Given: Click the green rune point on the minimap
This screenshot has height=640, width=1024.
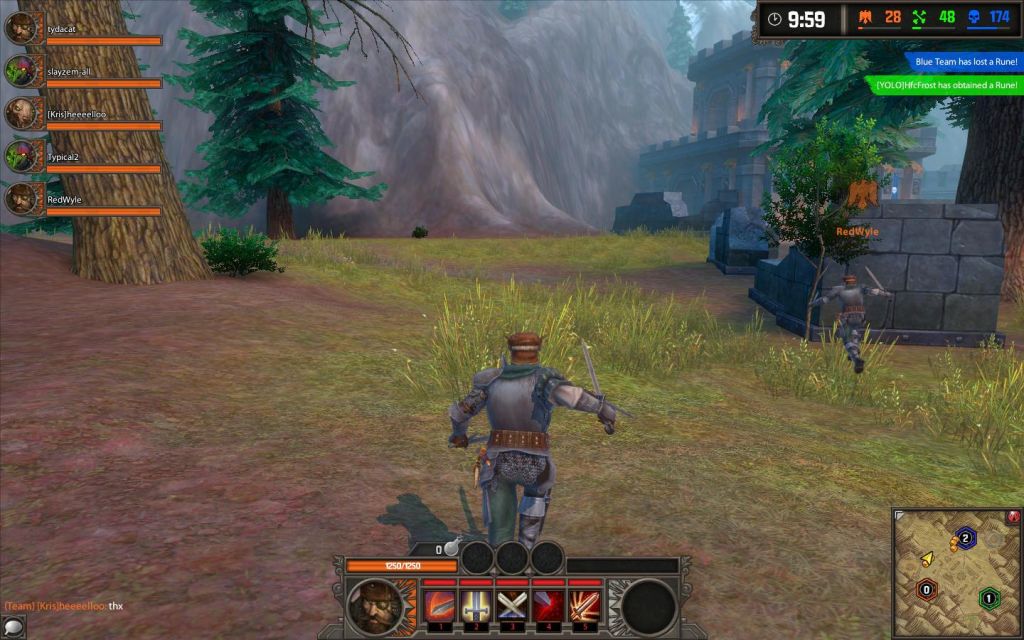Looking at the screenshot, I should point(989,598).
